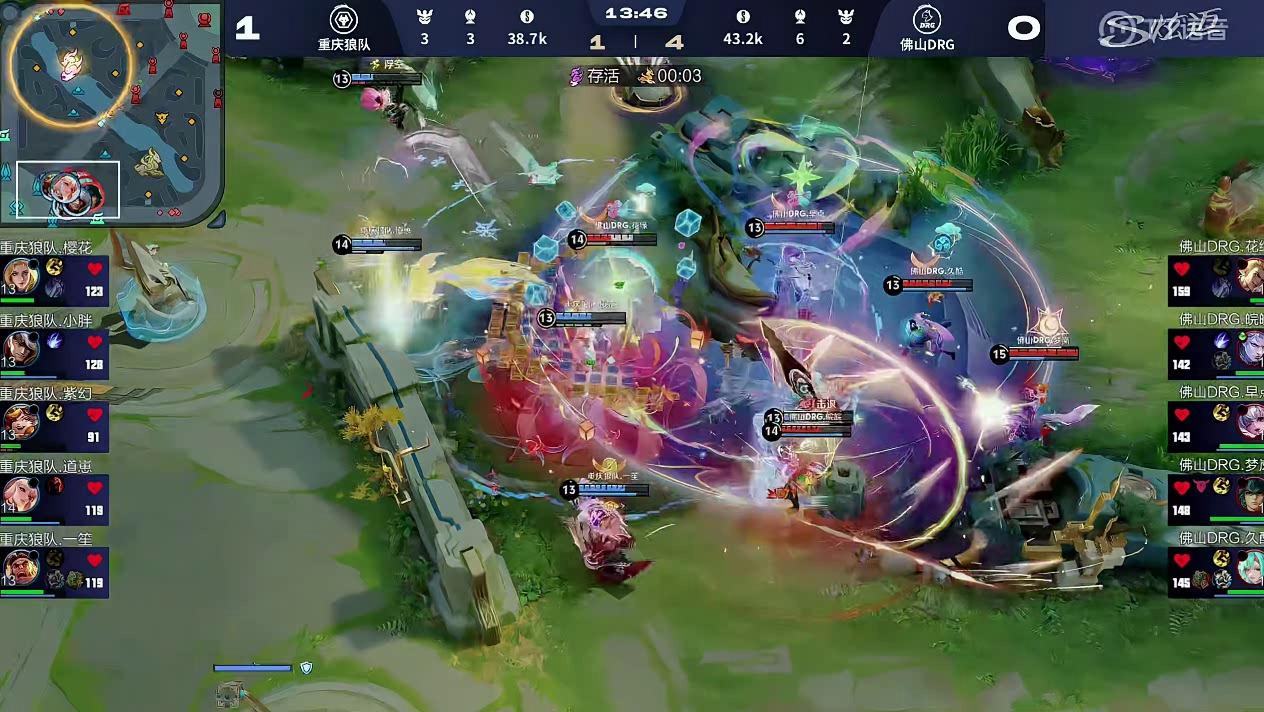1264x712 pixels.
Task: Select player 重庆狼队.樱花's hero portrait
Action: (20, 277)
